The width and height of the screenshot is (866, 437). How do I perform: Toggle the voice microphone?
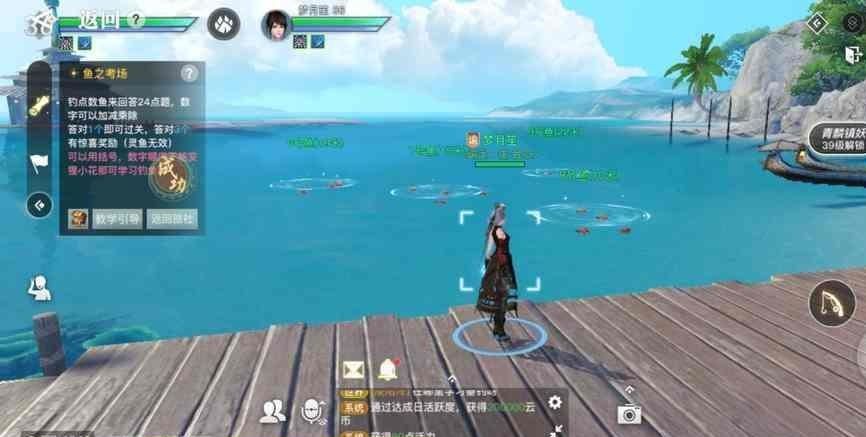point(314,410)
